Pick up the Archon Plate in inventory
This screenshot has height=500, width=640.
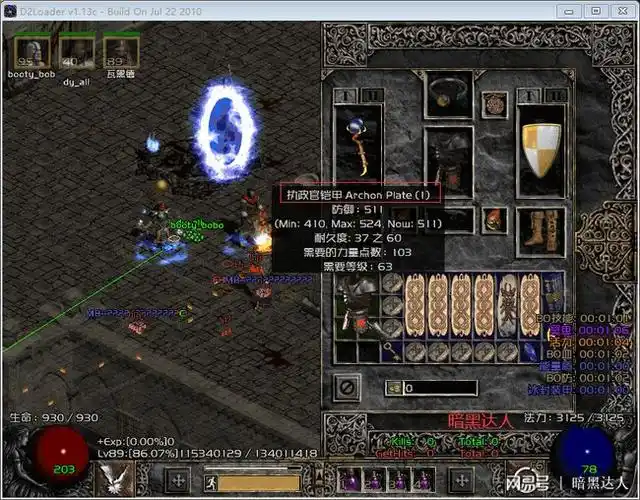(357, 301)
